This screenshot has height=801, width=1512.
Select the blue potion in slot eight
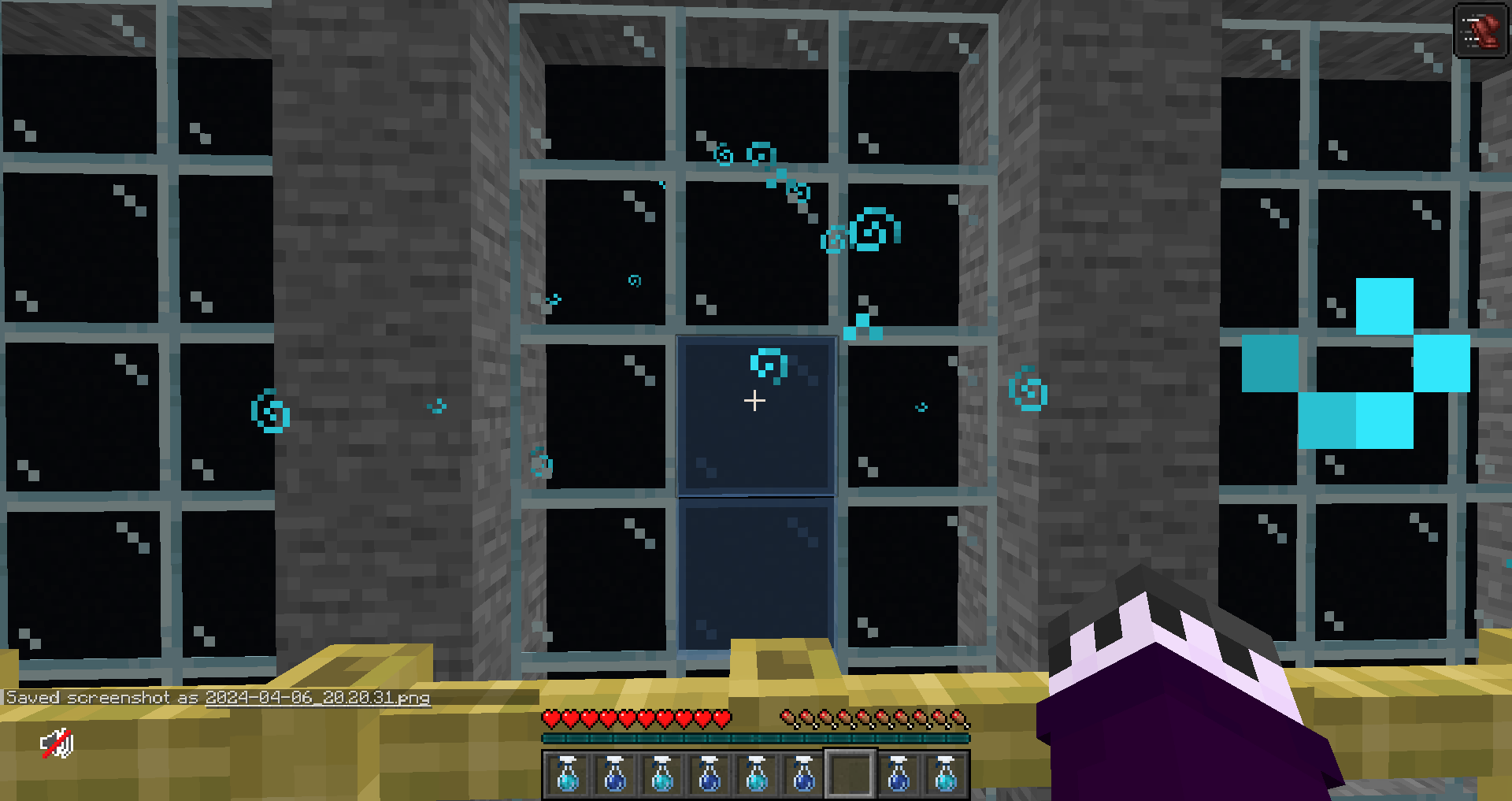899,776
